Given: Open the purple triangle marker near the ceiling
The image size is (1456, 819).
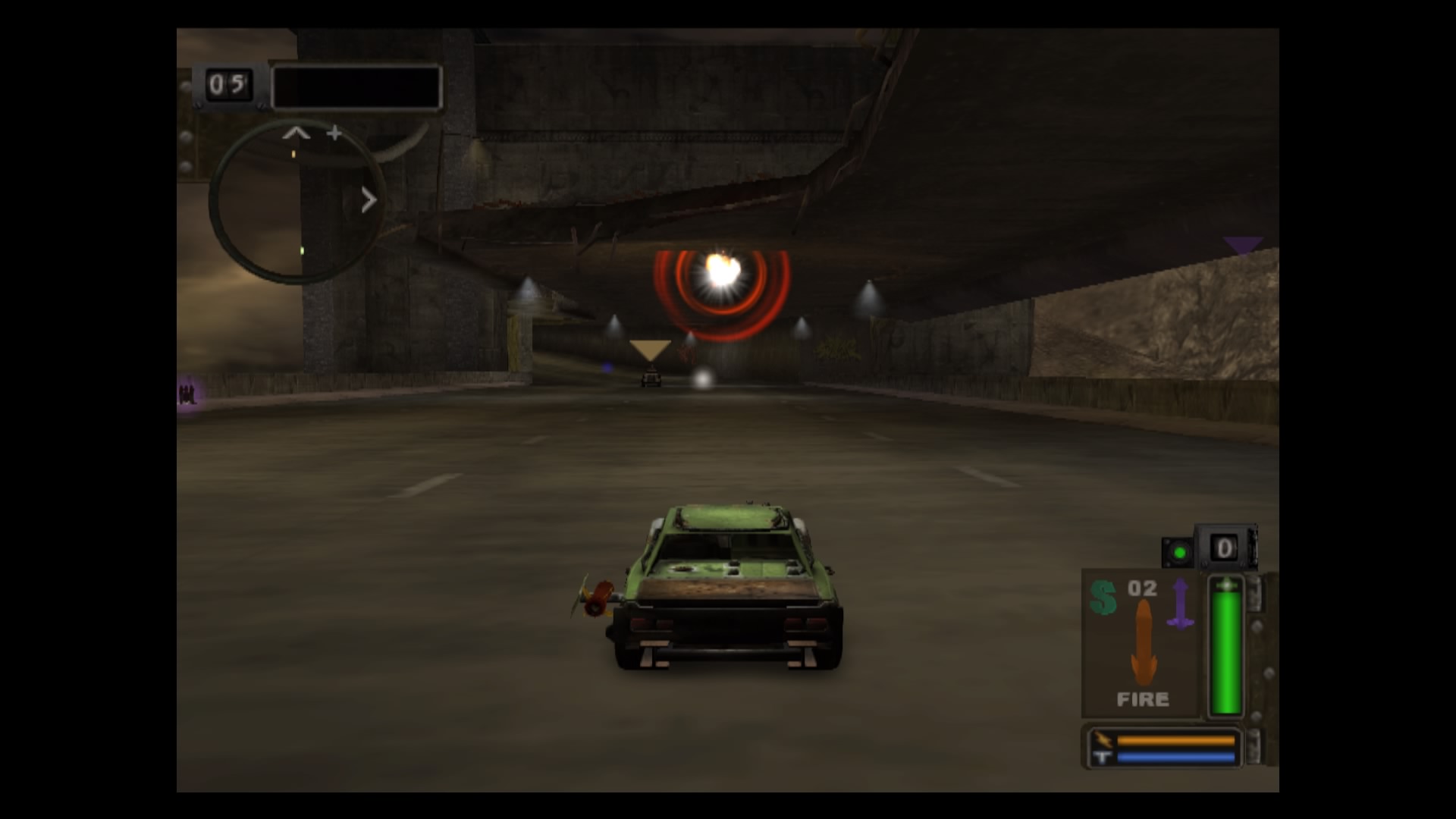Looking at the screenshot, I should pyautogui.click(x=1242, y=244).
